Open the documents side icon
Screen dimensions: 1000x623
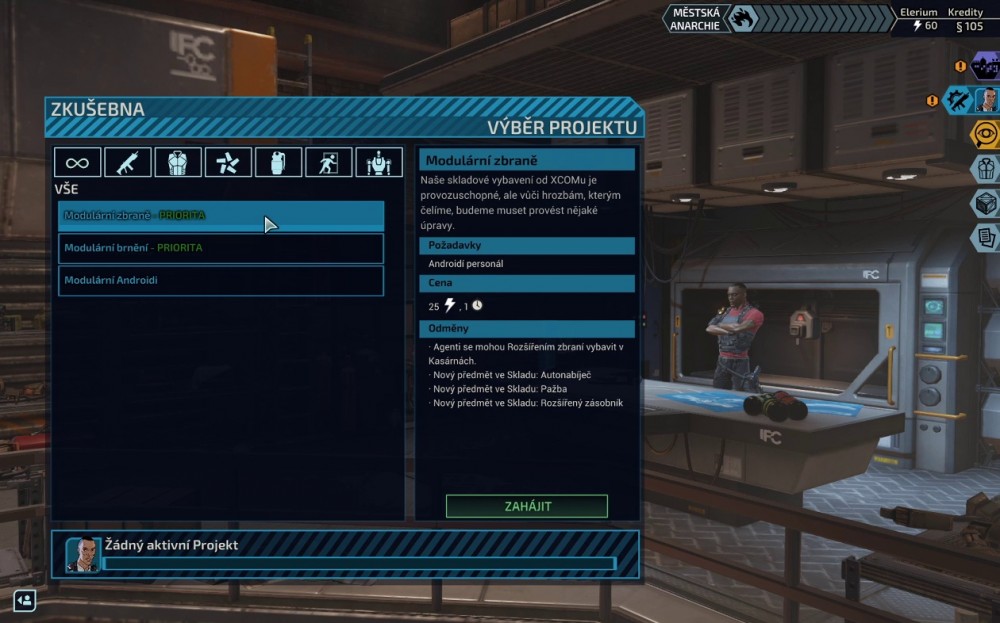pos(986,237)
